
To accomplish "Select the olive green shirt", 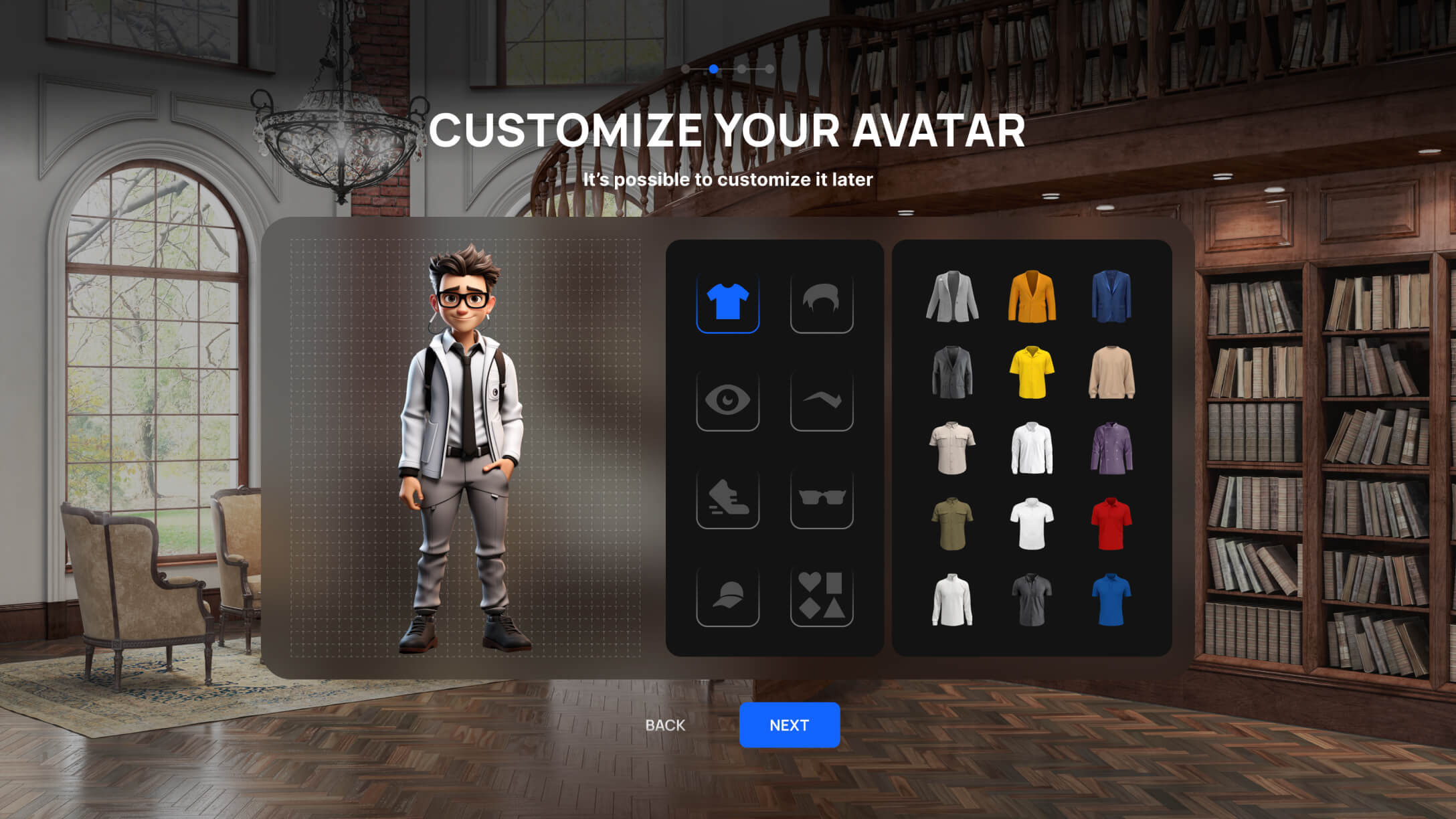I will (x=951, y=524).
